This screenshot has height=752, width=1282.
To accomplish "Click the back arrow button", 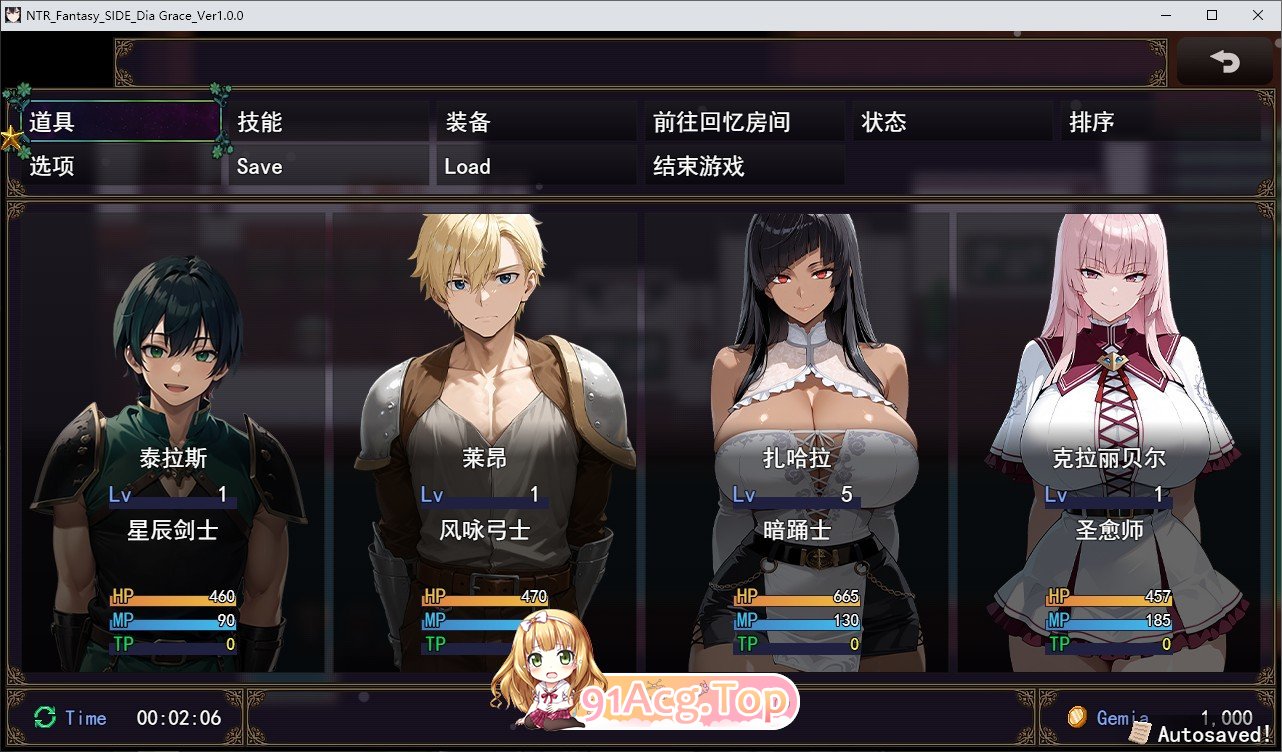I will pyautogui.click(x=1224, y=62).
